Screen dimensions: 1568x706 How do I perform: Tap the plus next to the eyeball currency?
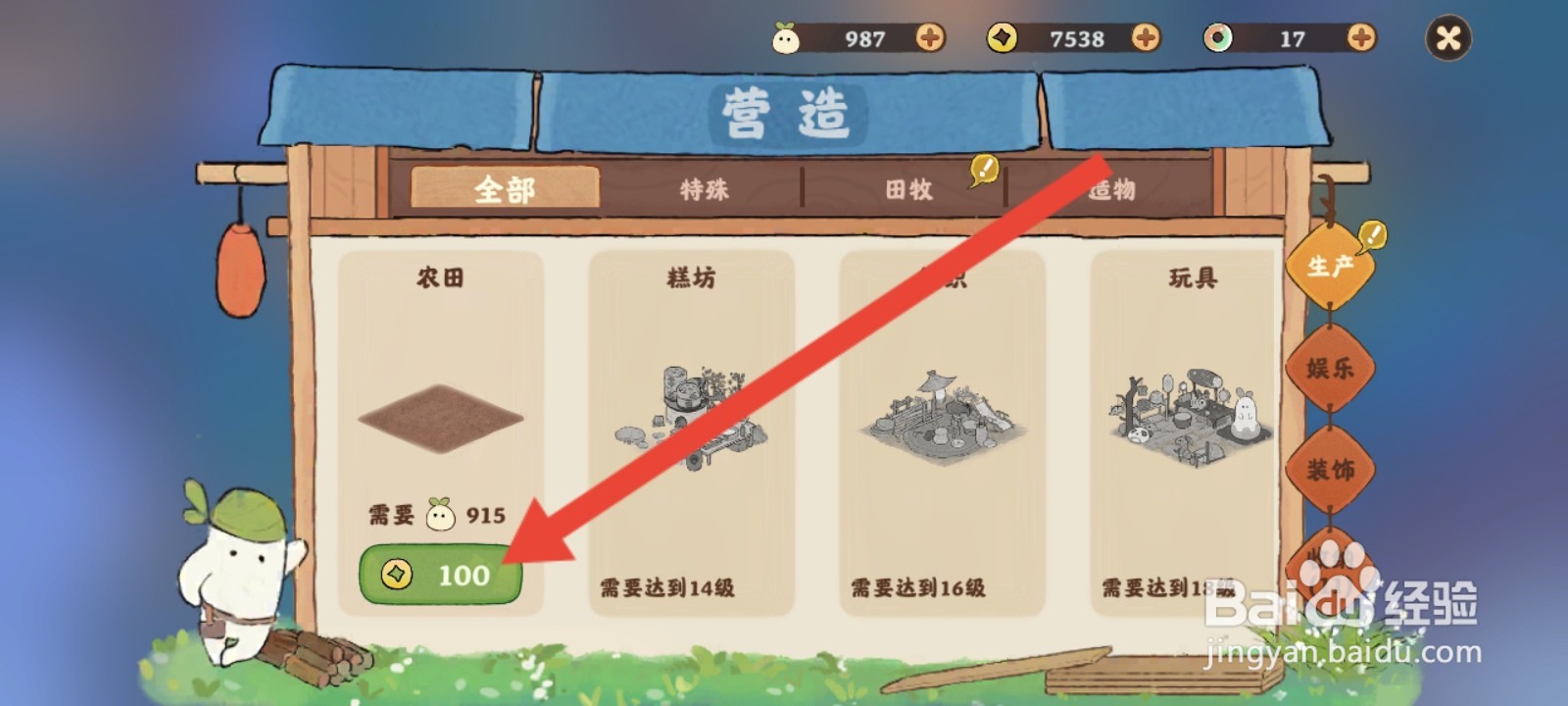tap(1360, 39)
